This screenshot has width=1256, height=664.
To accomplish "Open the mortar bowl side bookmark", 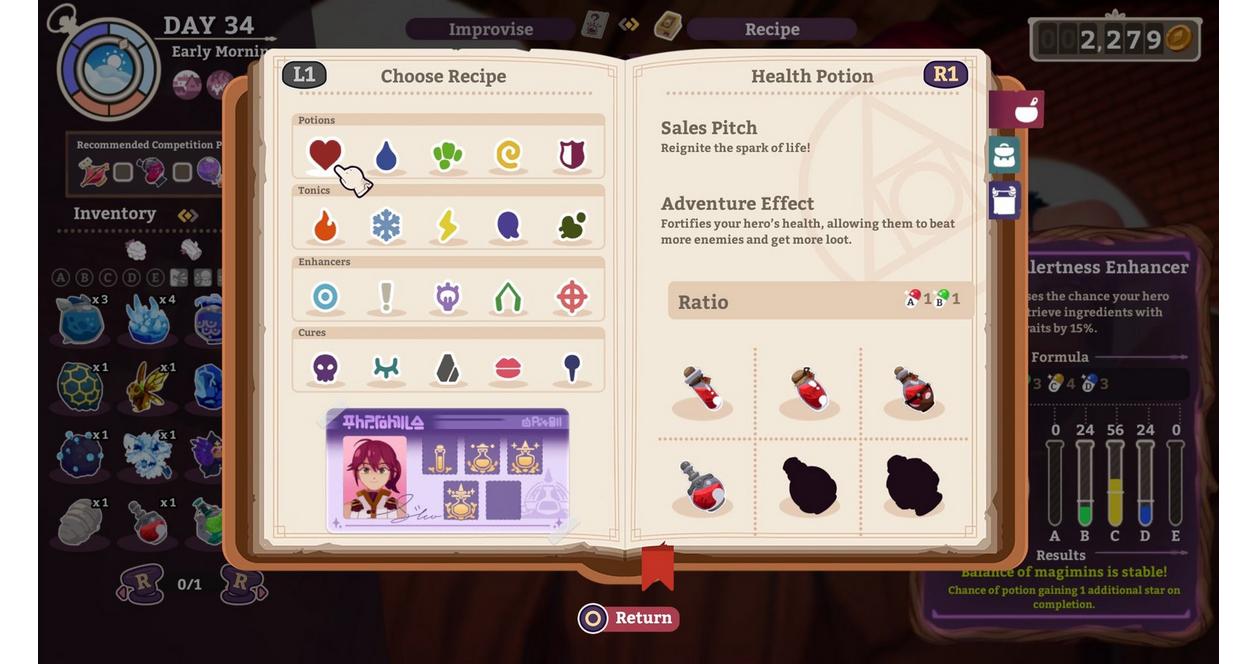I will pyautogui.click(x=1019, y=110).
